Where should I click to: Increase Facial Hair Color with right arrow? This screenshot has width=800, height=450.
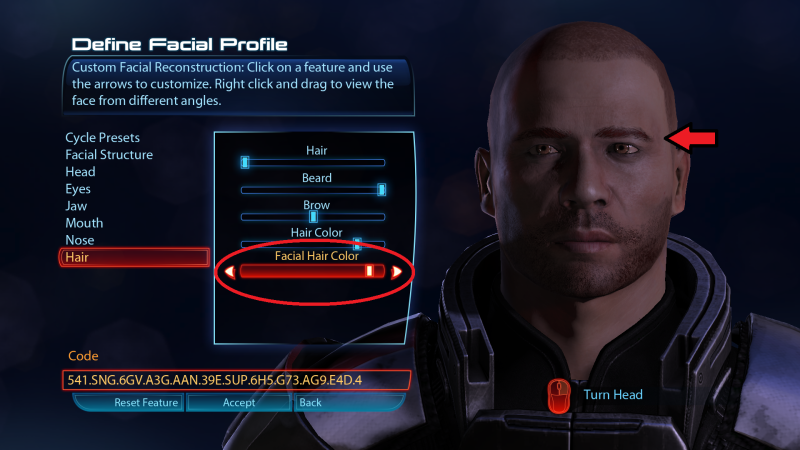click(397, 271)
